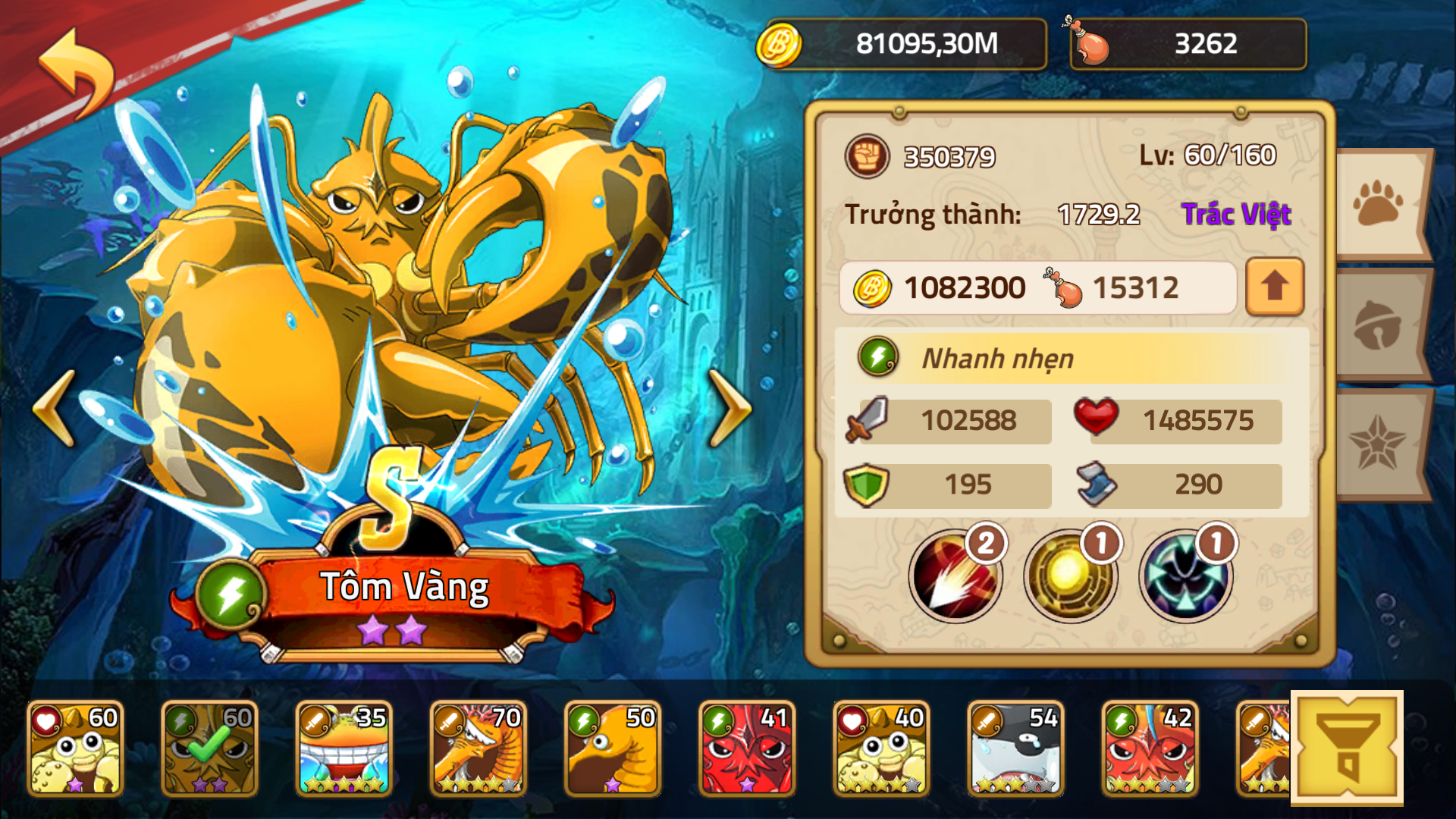The width and height of the screenshot is (1456, 819).
Task: Select the red claw-strike skill icon
Action: [x=956, y=576]
